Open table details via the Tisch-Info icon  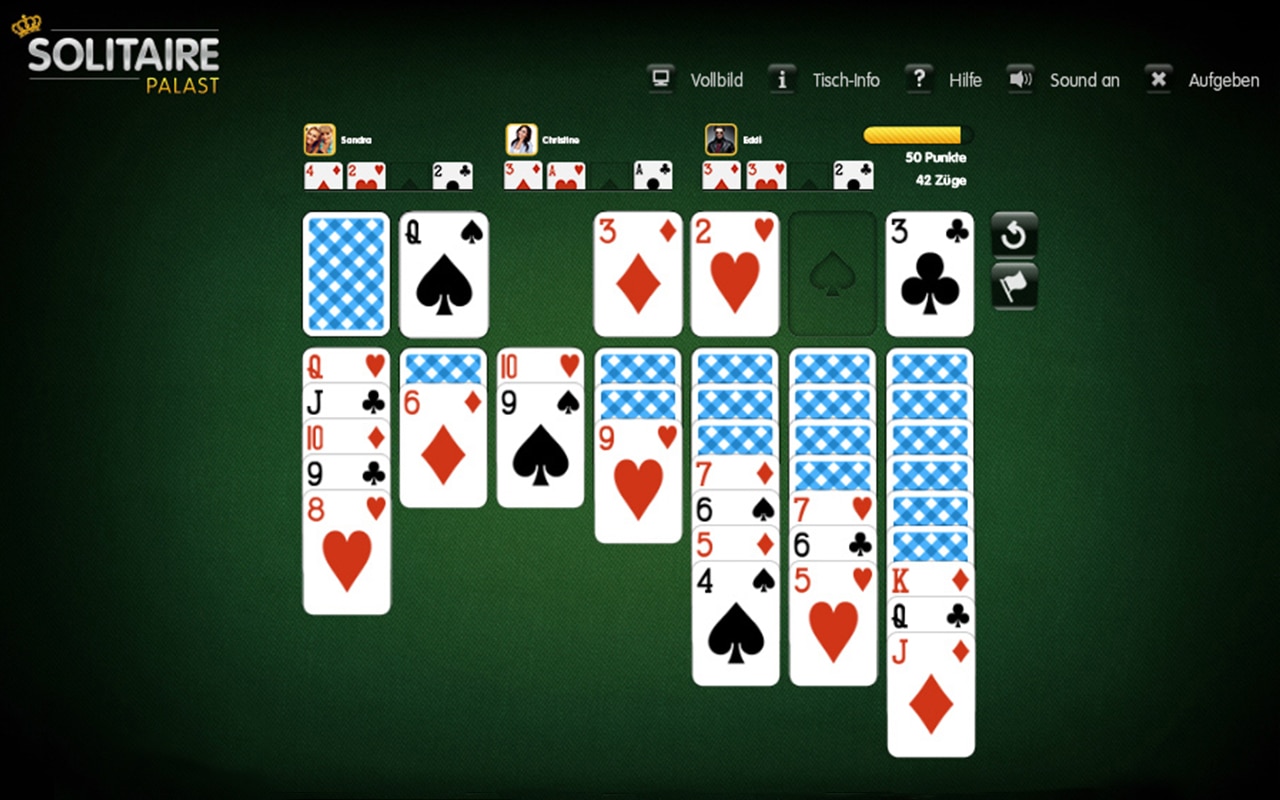pos(781,79)
